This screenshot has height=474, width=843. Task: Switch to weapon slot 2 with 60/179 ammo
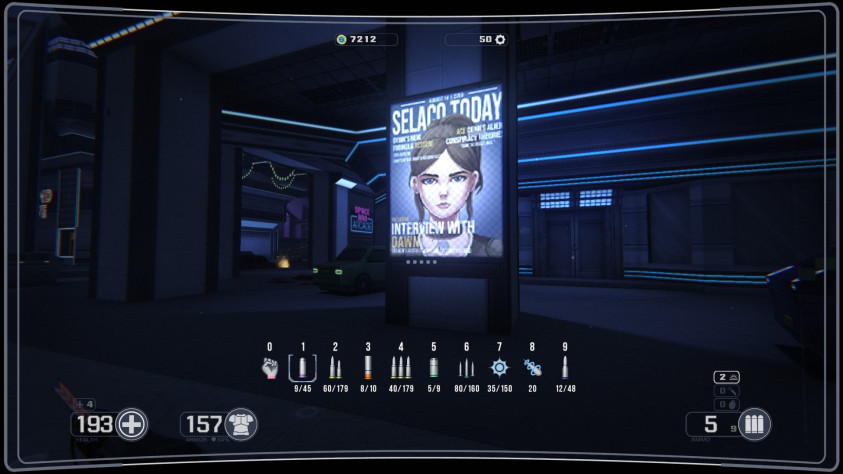(x=335, y=368)
